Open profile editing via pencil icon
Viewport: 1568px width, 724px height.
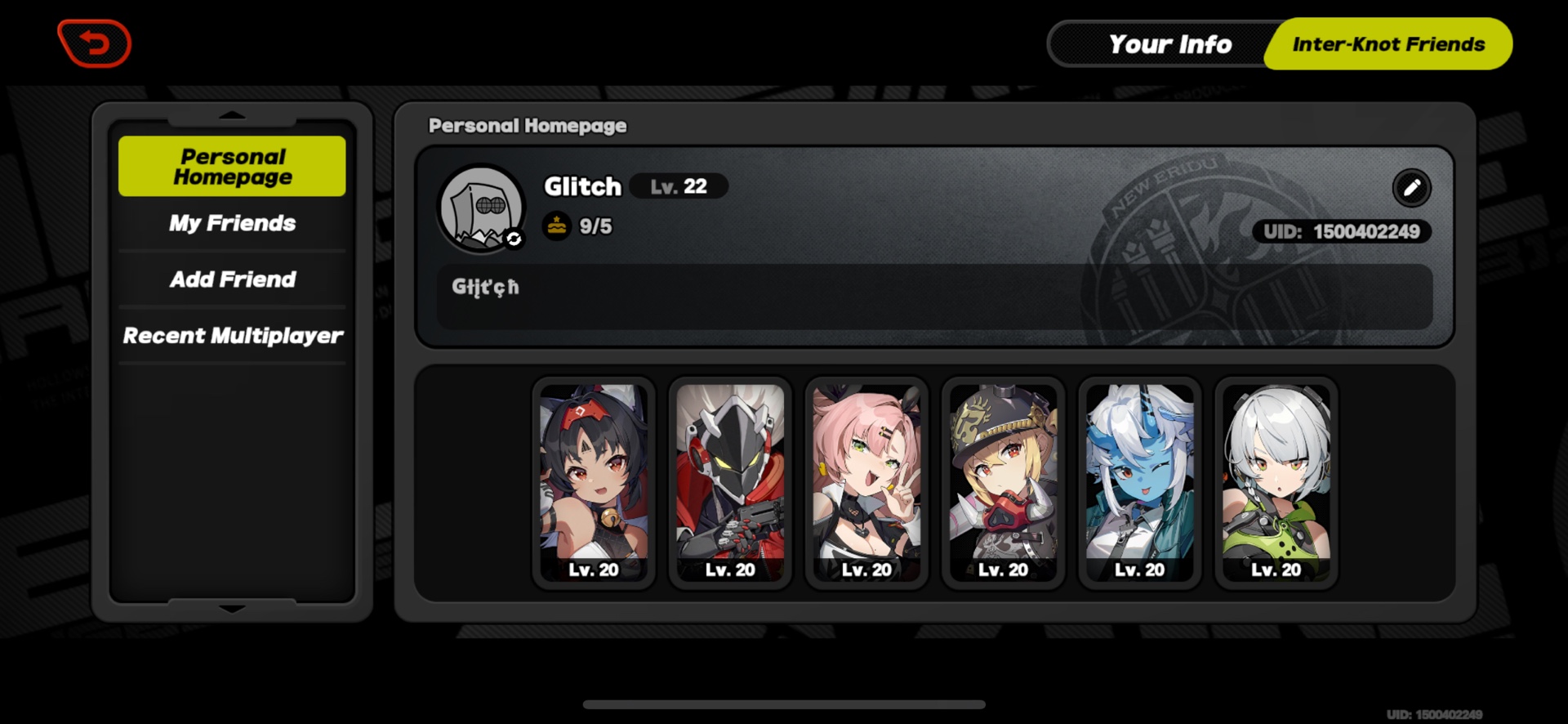tap(1412, 188)
